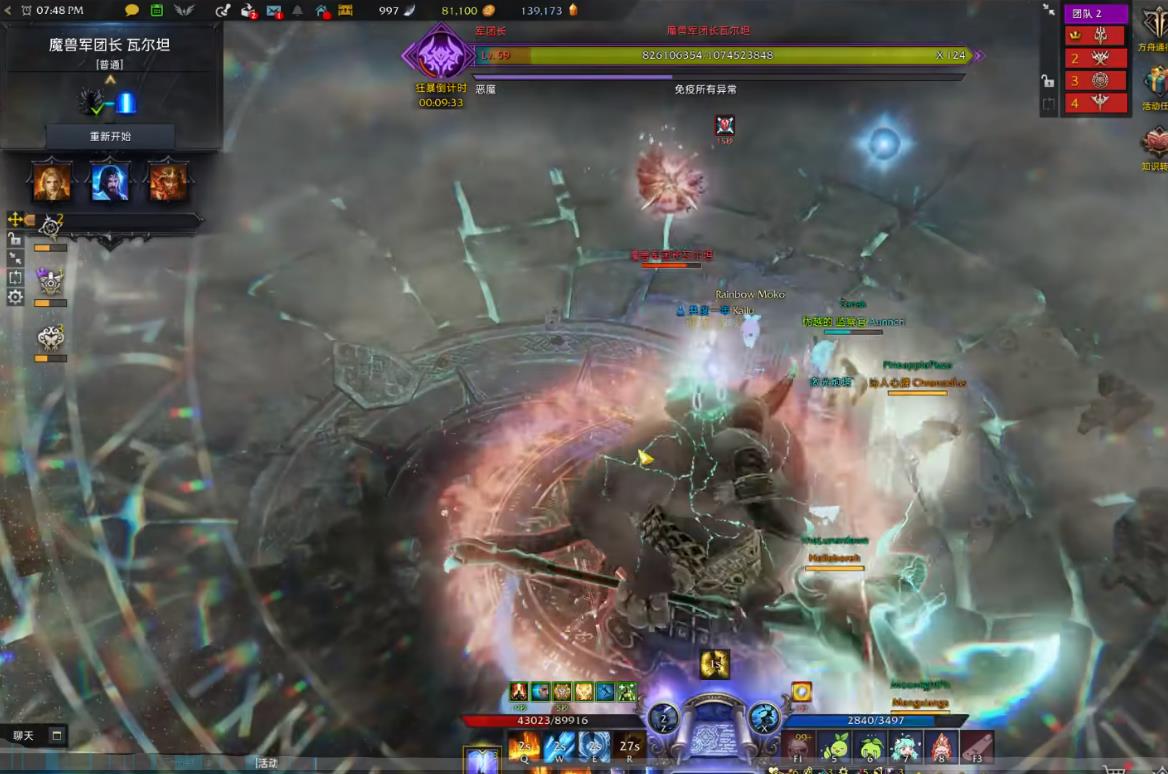The image size is (1168, 774).
Task: Select party member row 3
Action: point(1095,80)
